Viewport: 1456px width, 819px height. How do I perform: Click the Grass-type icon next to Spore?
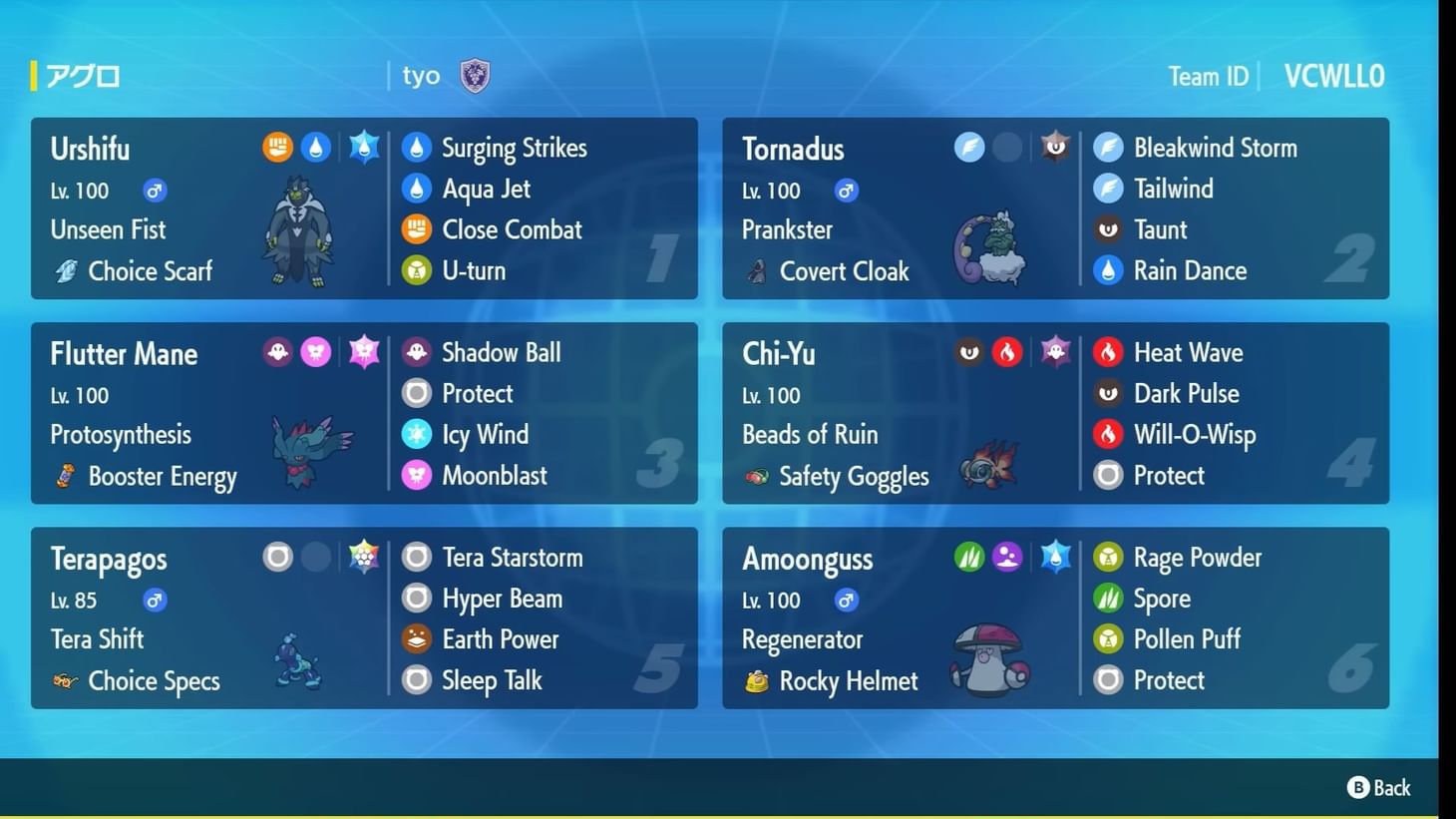click(1108, 598)
